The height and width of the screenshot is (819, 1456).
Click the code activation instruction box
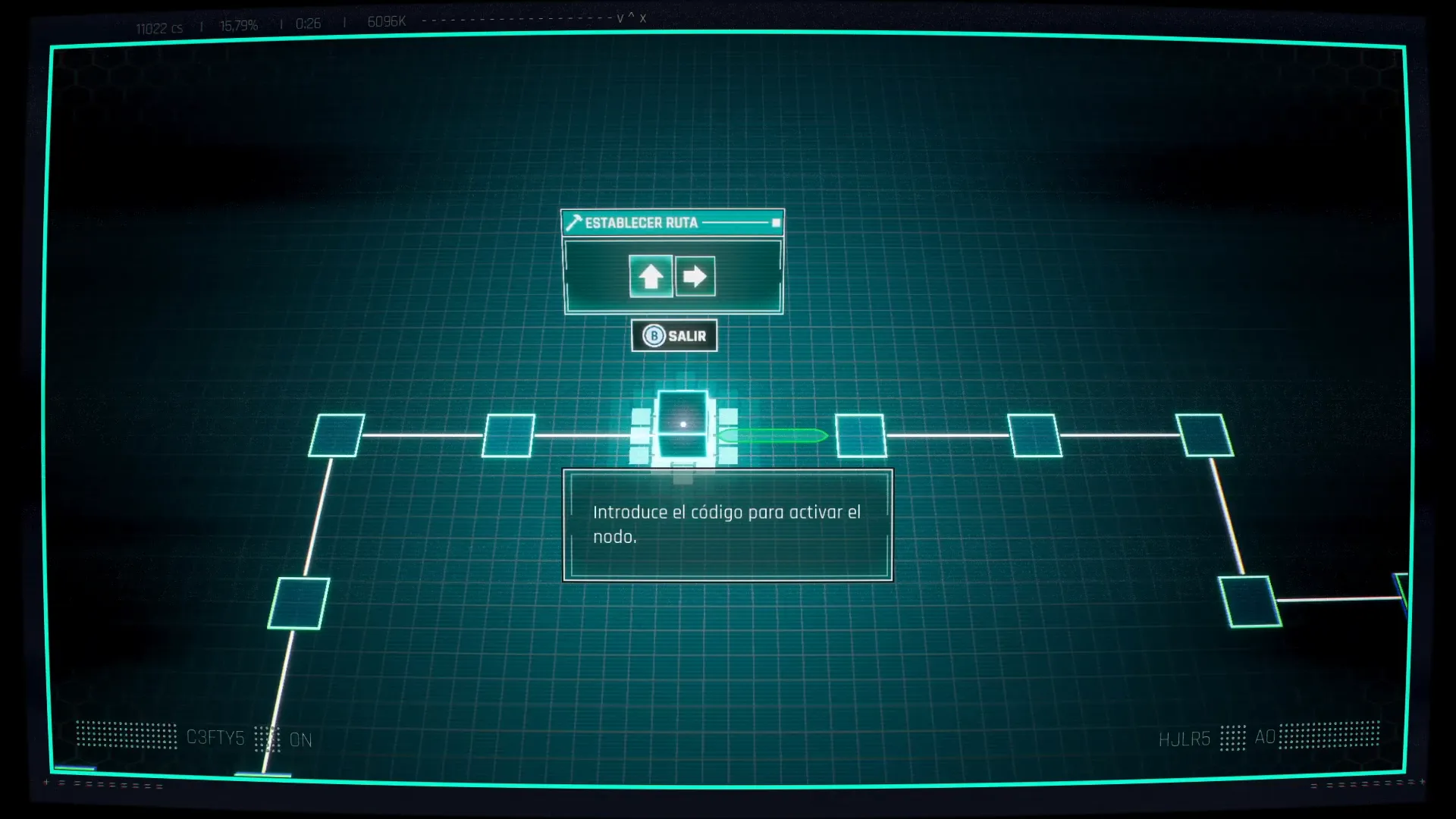pyautogui.click(x=727, y=524)
